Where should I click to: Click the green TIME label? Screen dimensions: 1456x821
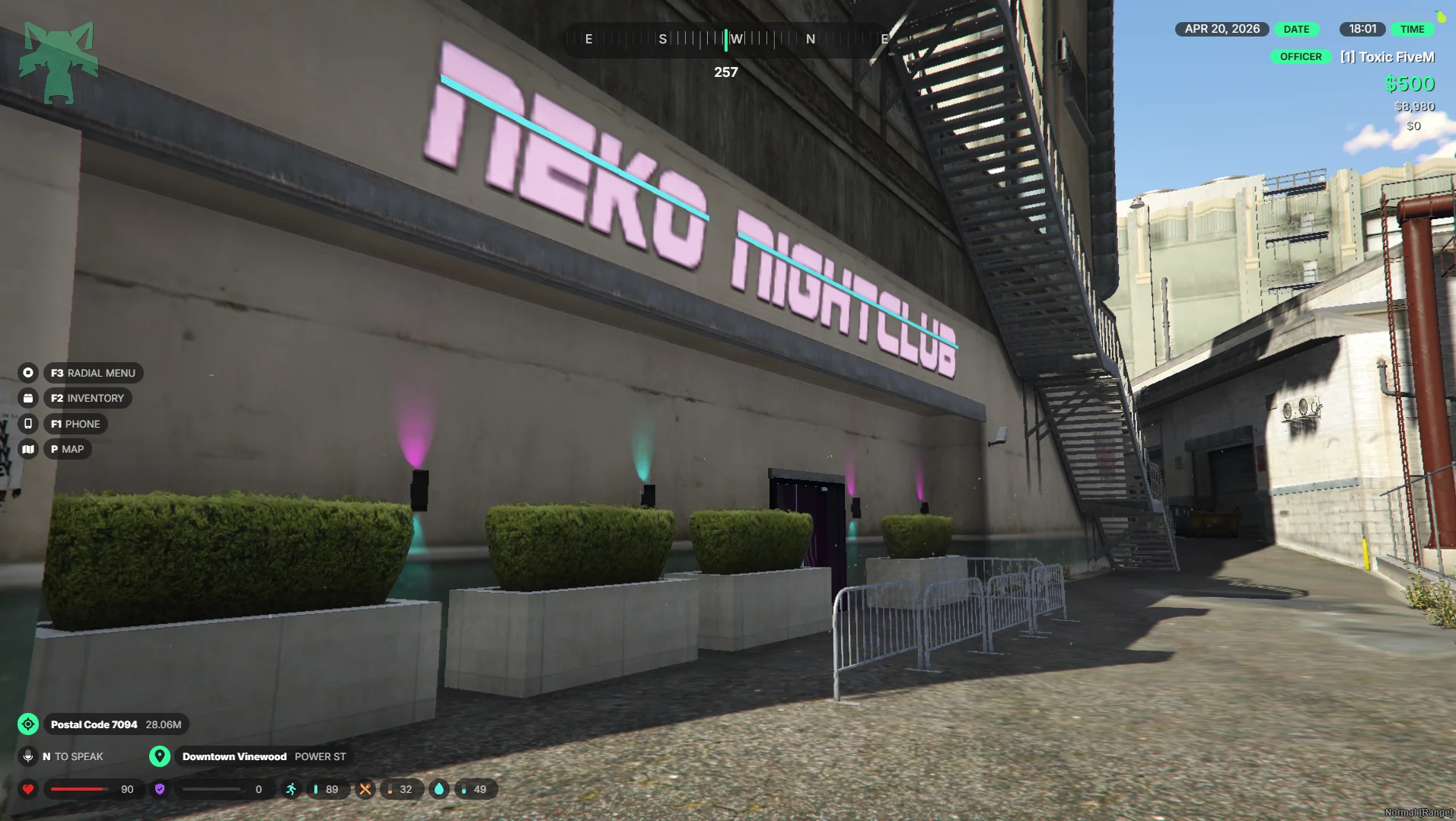(1412, 29)
